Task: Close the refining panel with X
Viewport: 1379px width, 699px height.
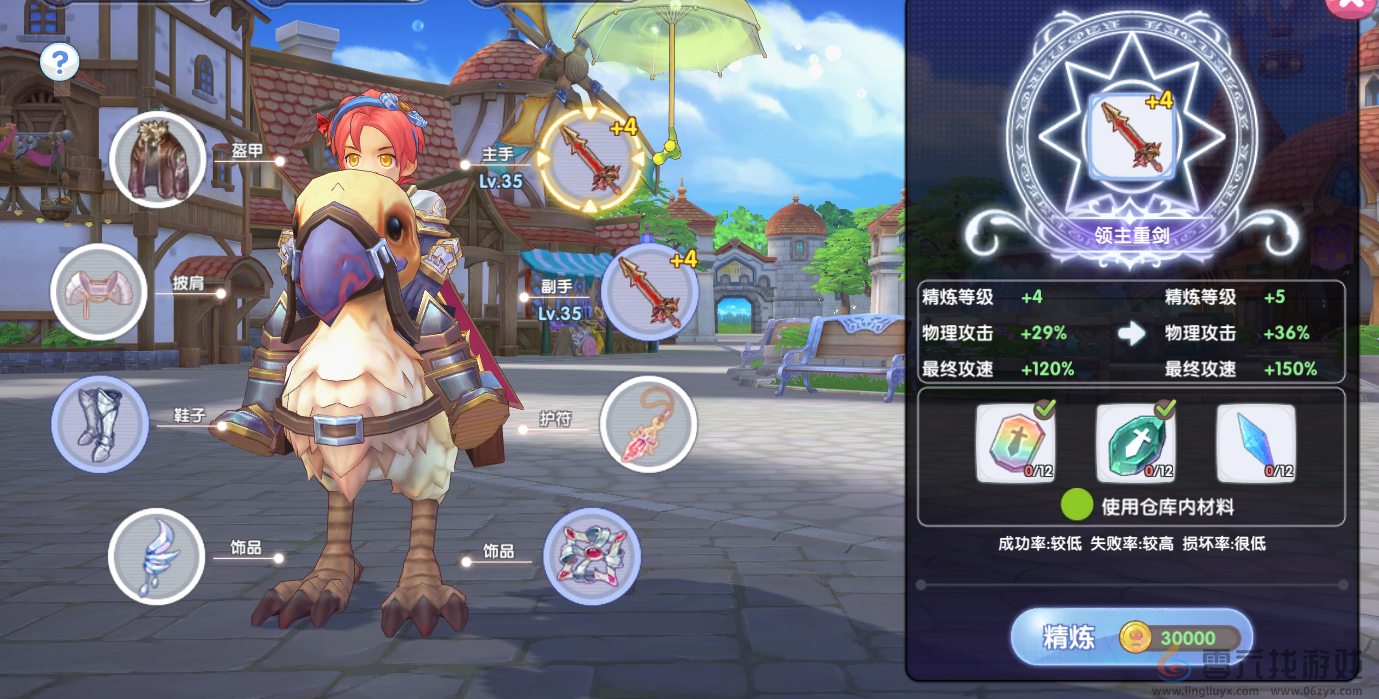Action: point(1353,8)
